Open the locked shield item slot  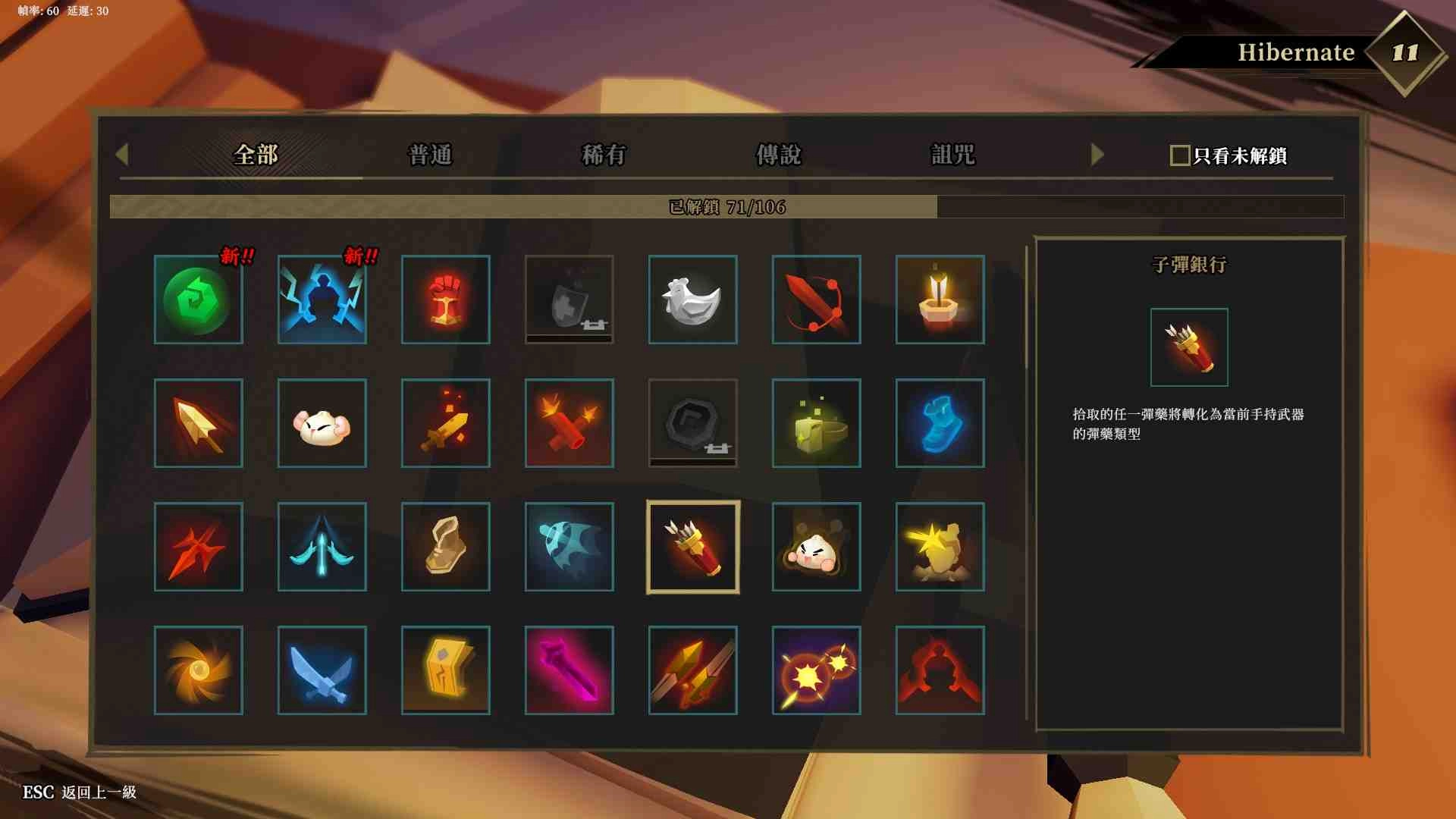[569, 298]
